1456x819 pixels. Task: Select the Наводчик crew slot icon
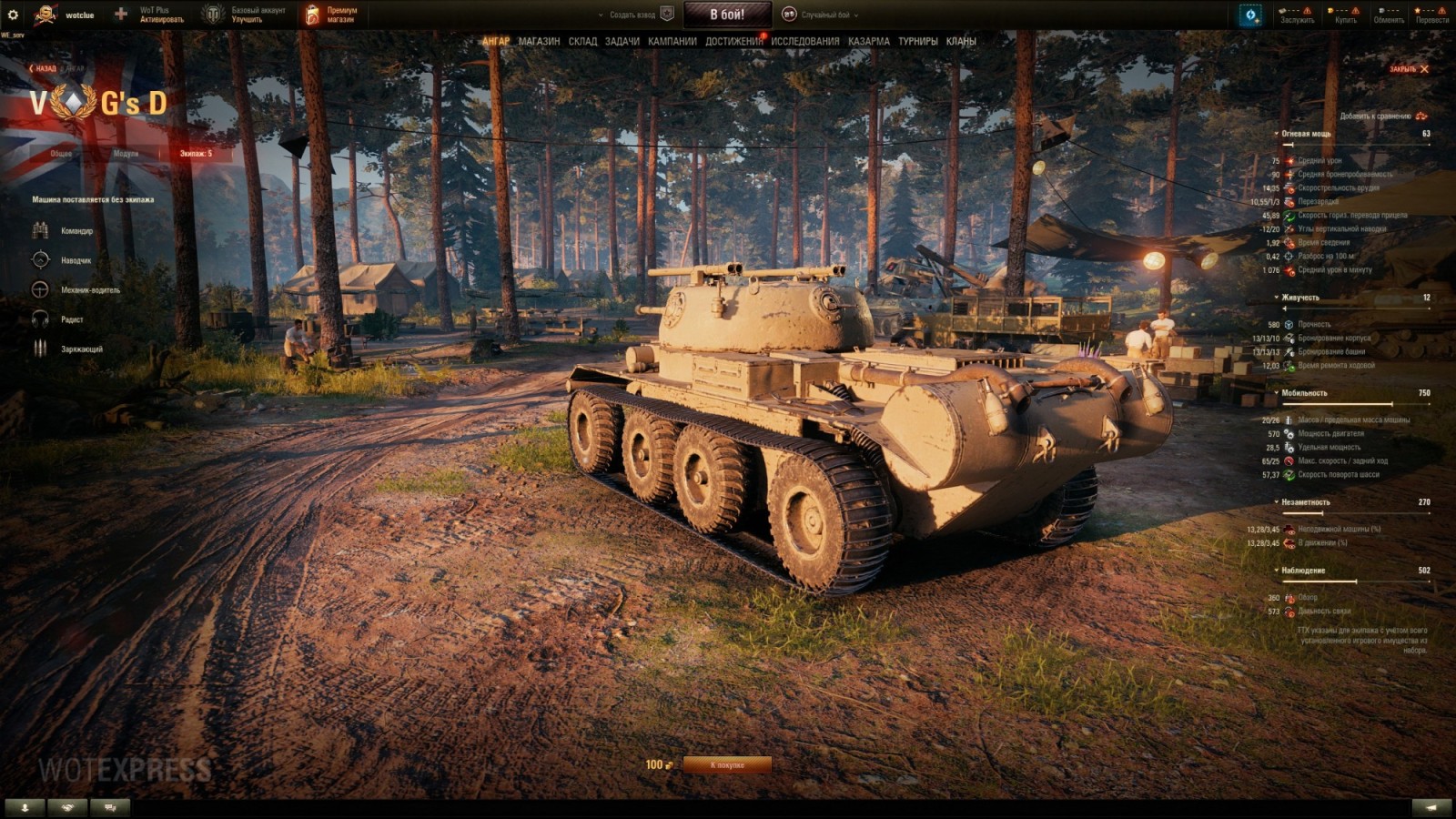(40, 262)
